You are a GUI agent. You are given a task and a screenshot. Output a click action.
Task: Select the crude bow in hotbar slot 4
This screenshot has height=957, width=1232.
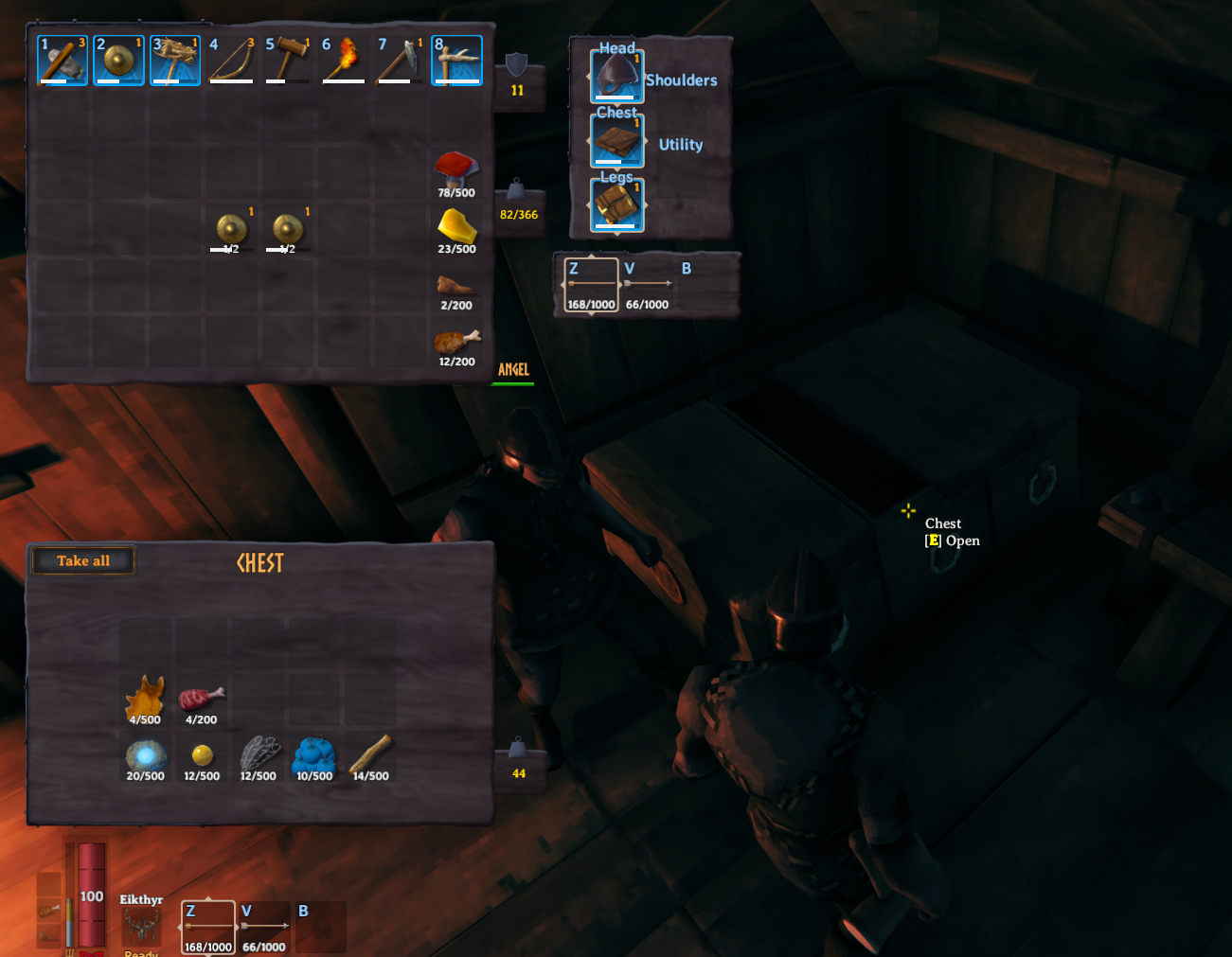click(x=230, y=59)
